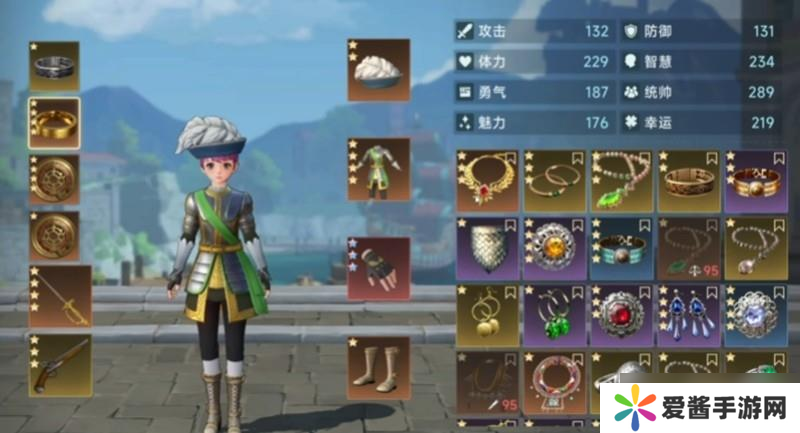The height and width of the screenshot is (433, 800).
Task: Choose the gold bell earrings
Action: (487, 313)
